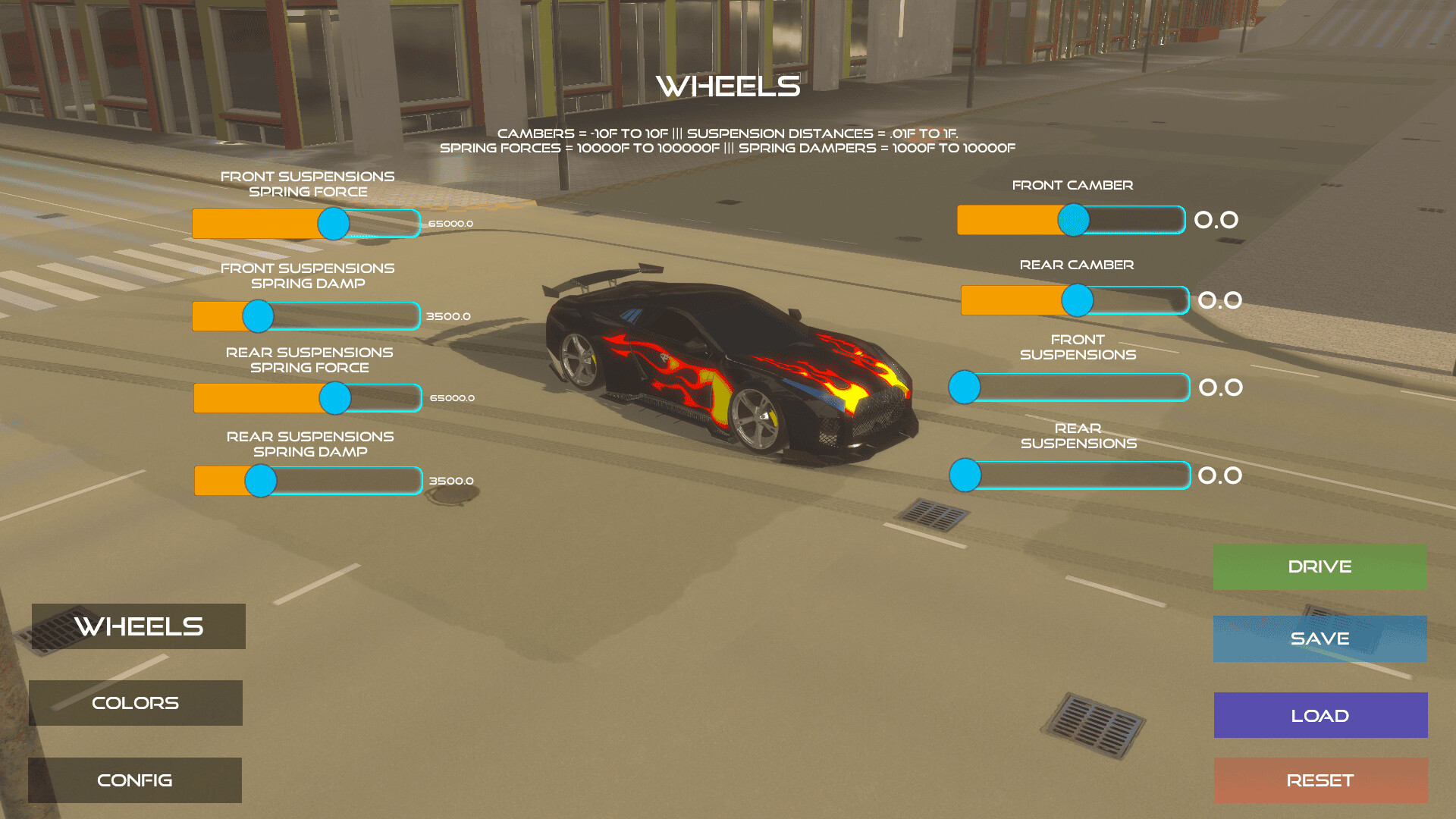This screenshot has width=1456, height=819.
Task: Adjust the Rear Camber slider
Action: [x=1077, y=300]
